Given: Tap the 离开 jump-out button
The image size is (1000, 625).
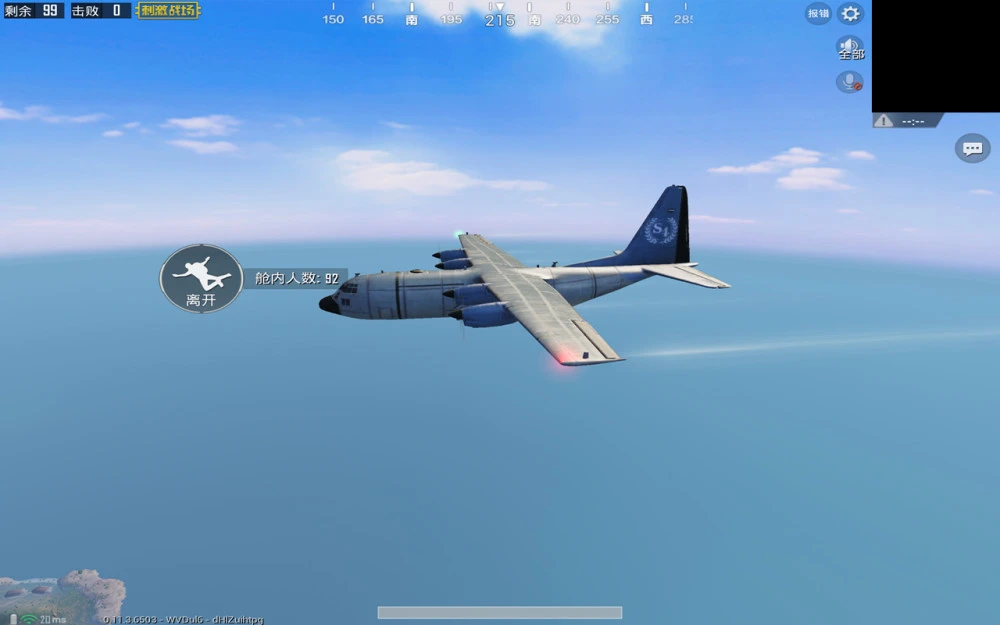Looking at the screenshot, I should 201,279.
